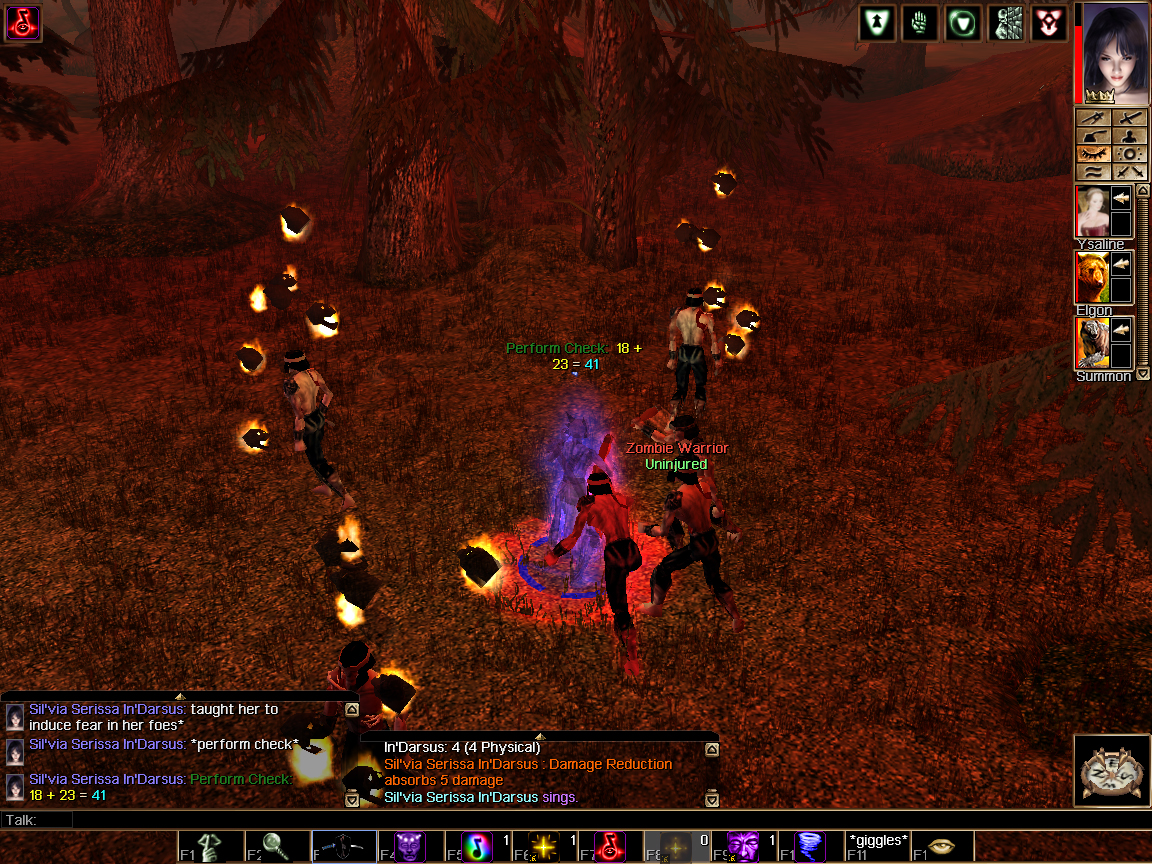Open the compass minimap button

[x=1110, y=771]
